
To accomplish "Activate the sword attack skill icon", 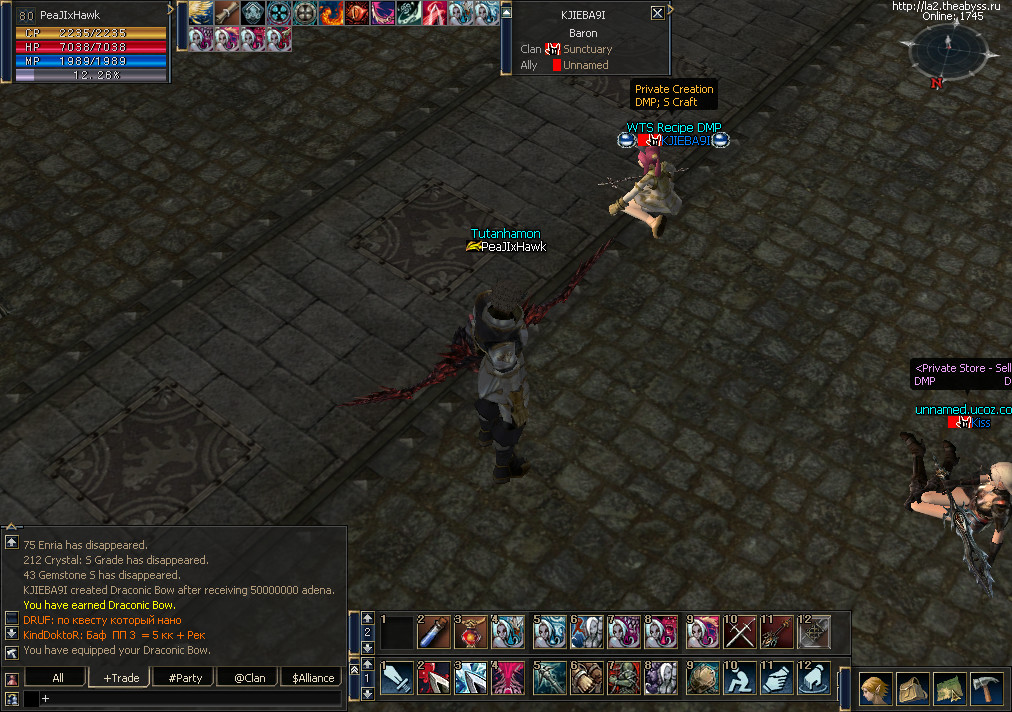I will pyautogui.click(x=395, y=677).
